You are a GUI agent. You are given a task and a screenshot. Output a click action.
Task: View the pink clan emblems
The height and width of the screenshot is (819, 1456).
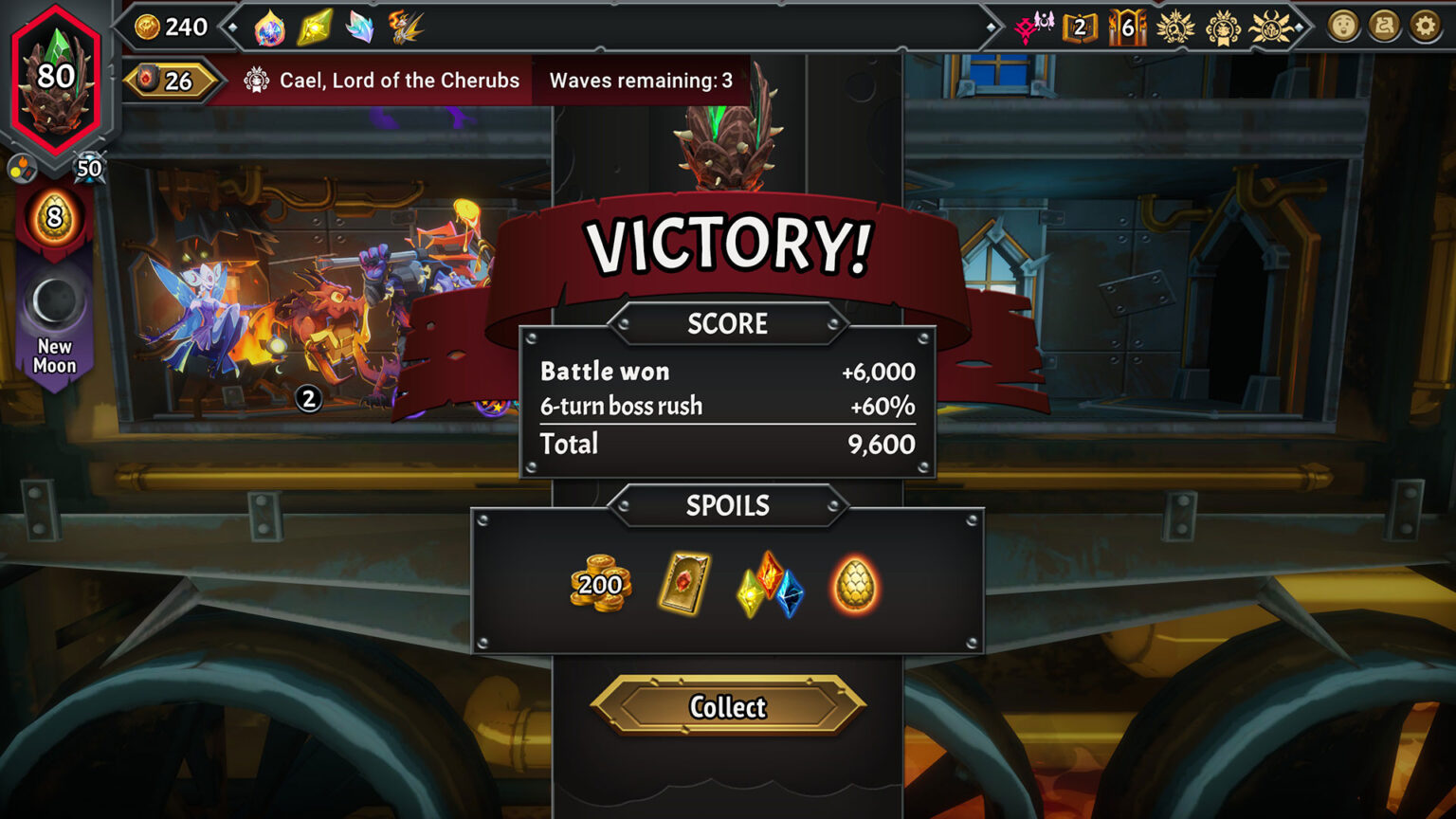[1034, 27]
